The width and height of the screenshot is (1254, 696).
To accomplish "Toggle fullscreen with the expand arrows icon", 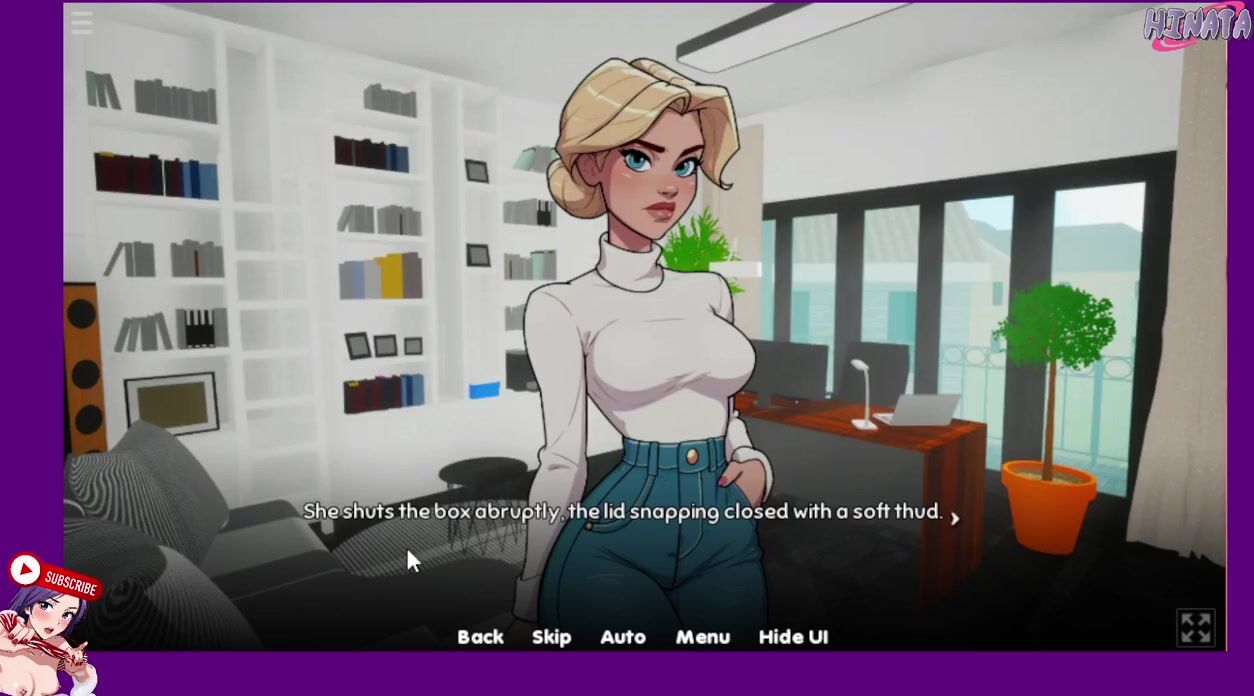I will click(x=1196, y=628).
